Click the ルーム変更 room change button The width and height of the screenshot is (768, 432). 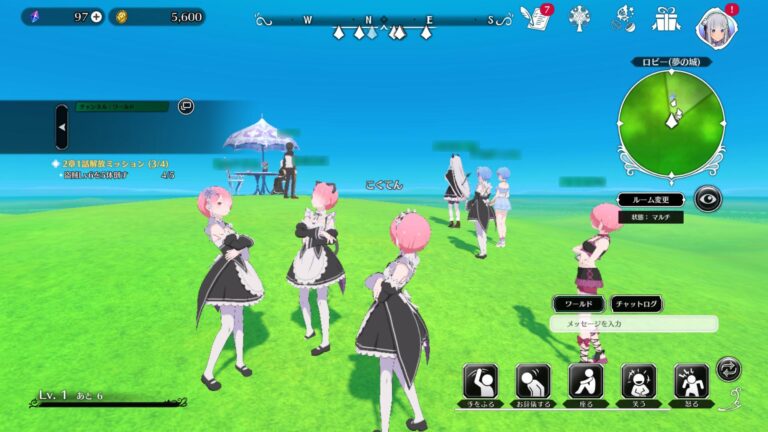click(651, 199)
